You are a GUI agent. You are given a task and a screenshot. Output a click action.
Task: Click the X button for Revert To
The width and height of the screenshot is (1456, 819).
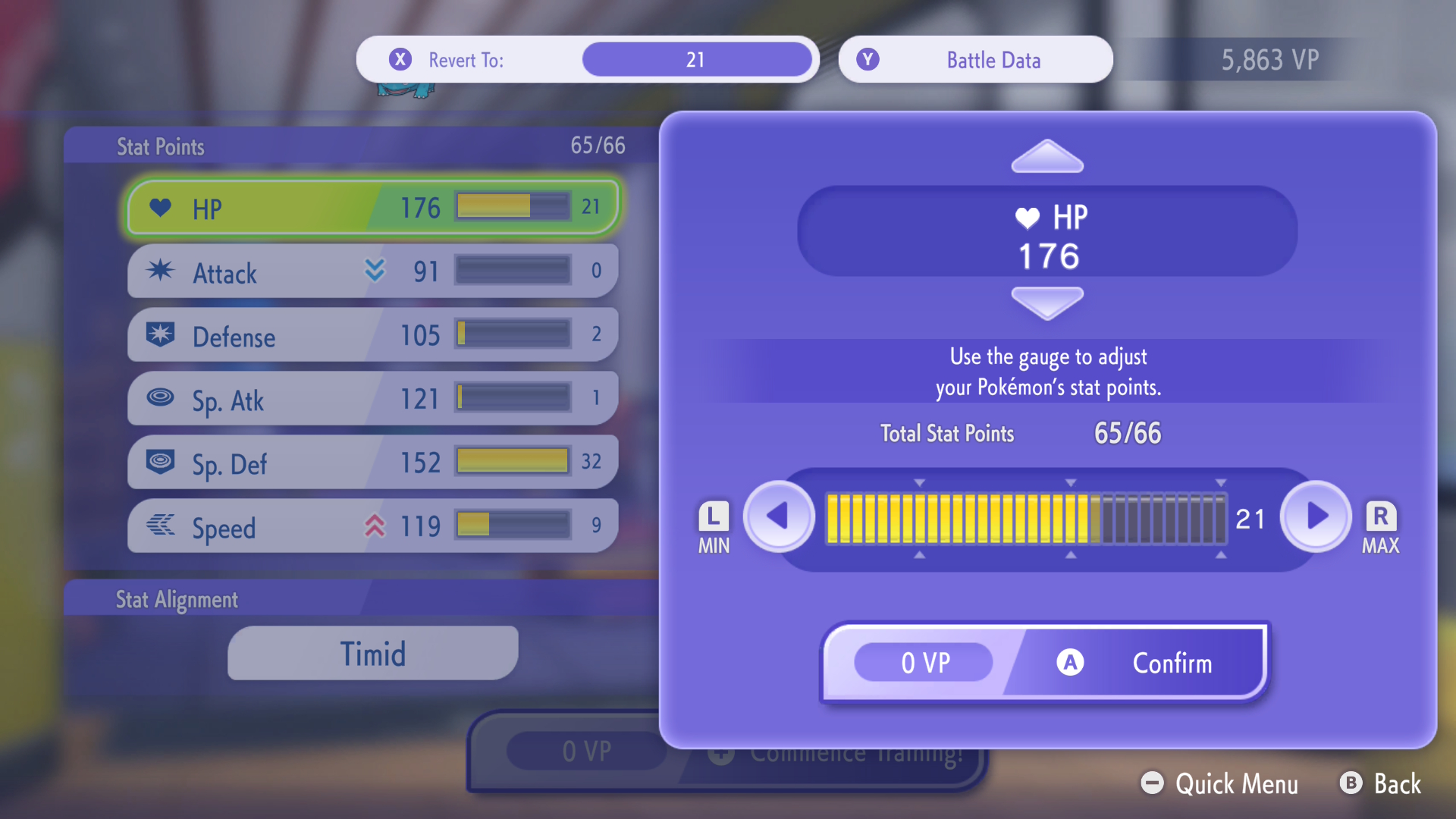point(400,59)
